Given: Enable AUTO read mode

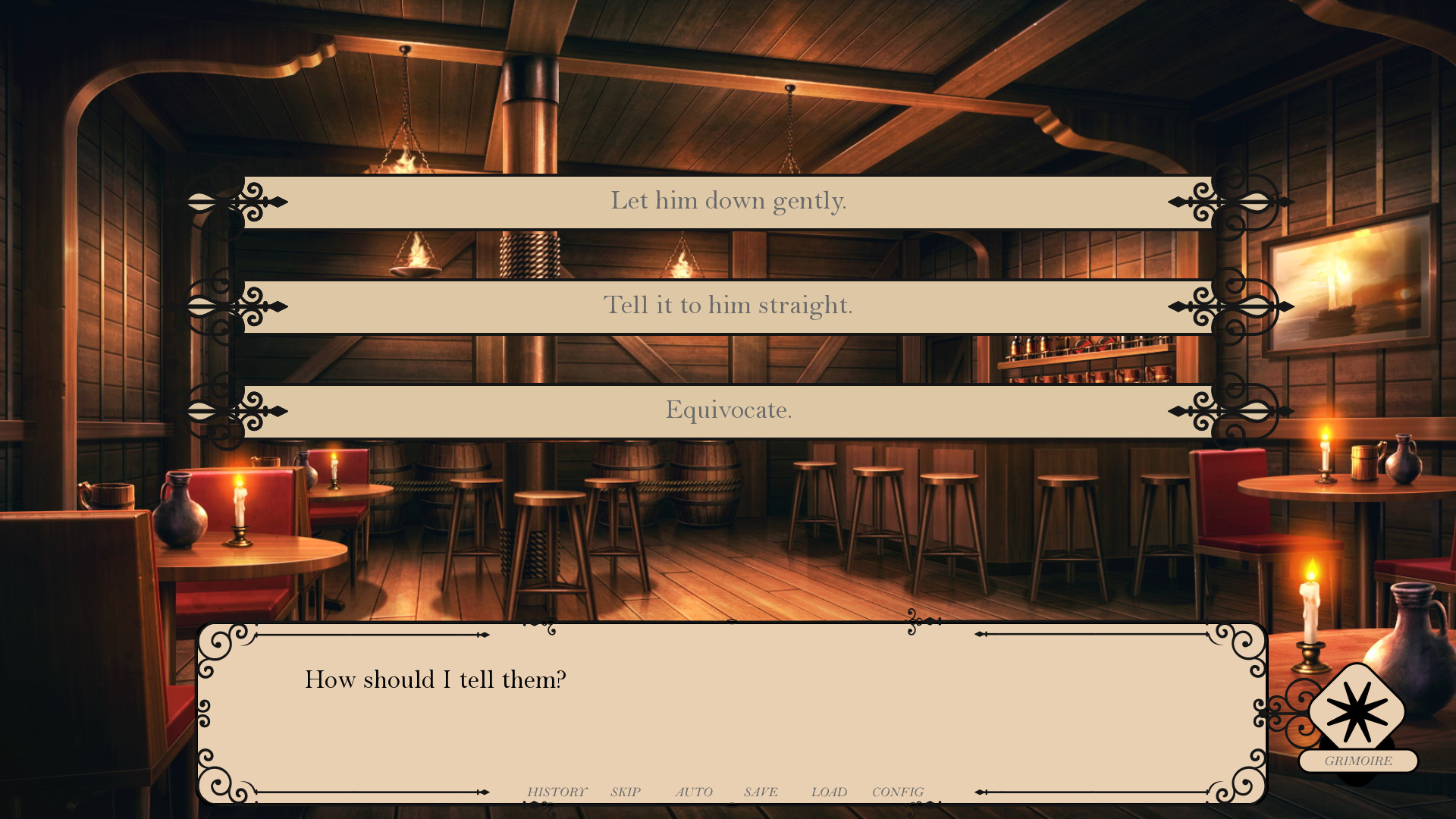Looking at the screenshot, I should [x=694, y=791].
